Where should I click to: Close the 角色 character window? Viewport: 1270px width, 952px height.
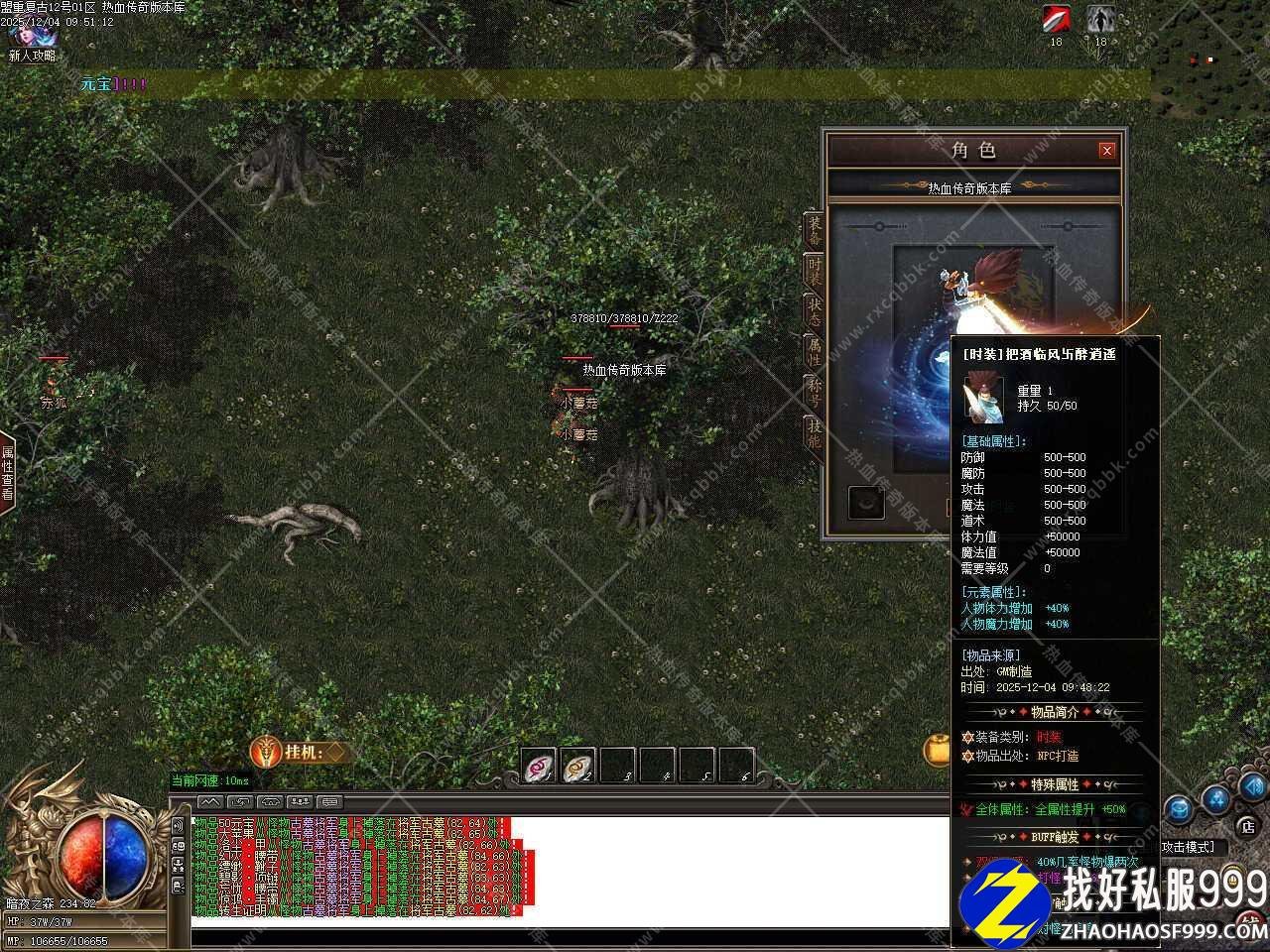pos(1106,151)
